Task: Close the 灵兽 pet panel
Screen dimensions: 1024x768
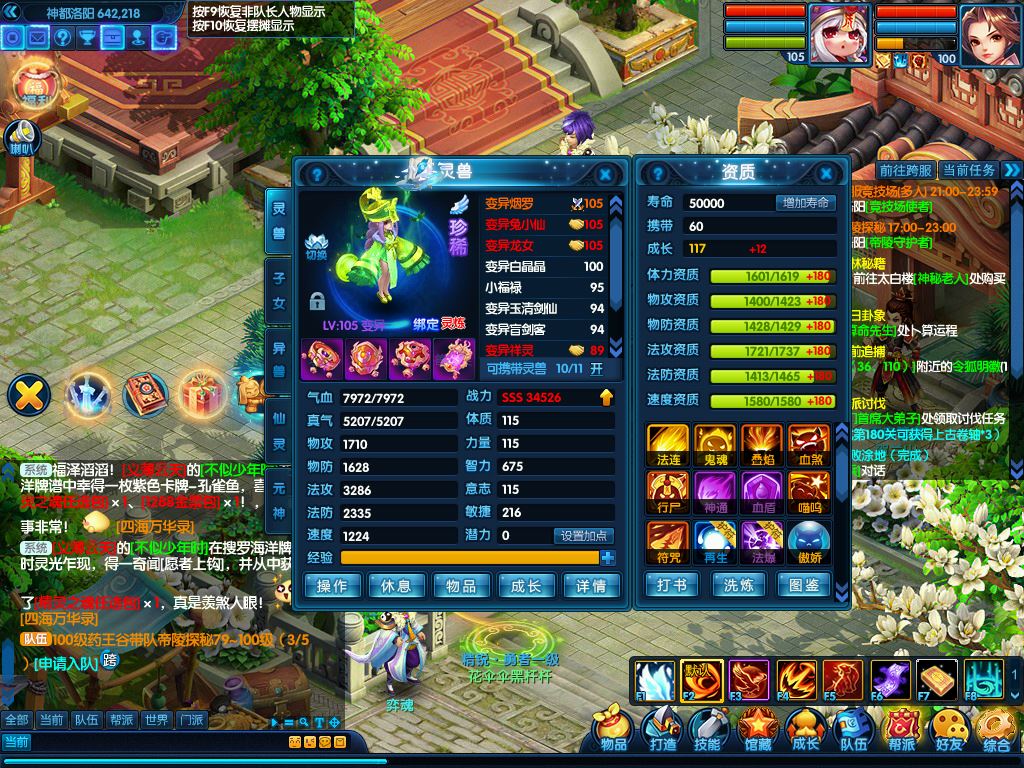Action: pos(604,173)
